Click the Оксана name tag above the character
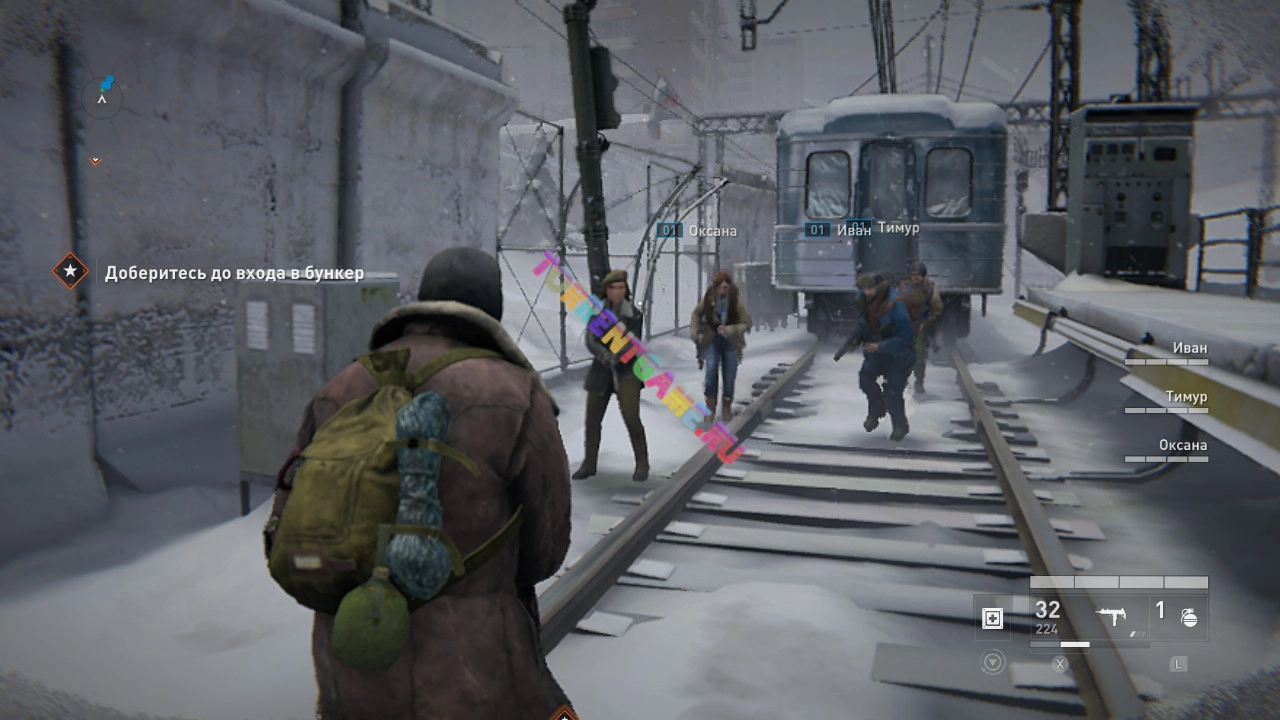The height and width of the screenshot is (720, 1280). [711, 231]
